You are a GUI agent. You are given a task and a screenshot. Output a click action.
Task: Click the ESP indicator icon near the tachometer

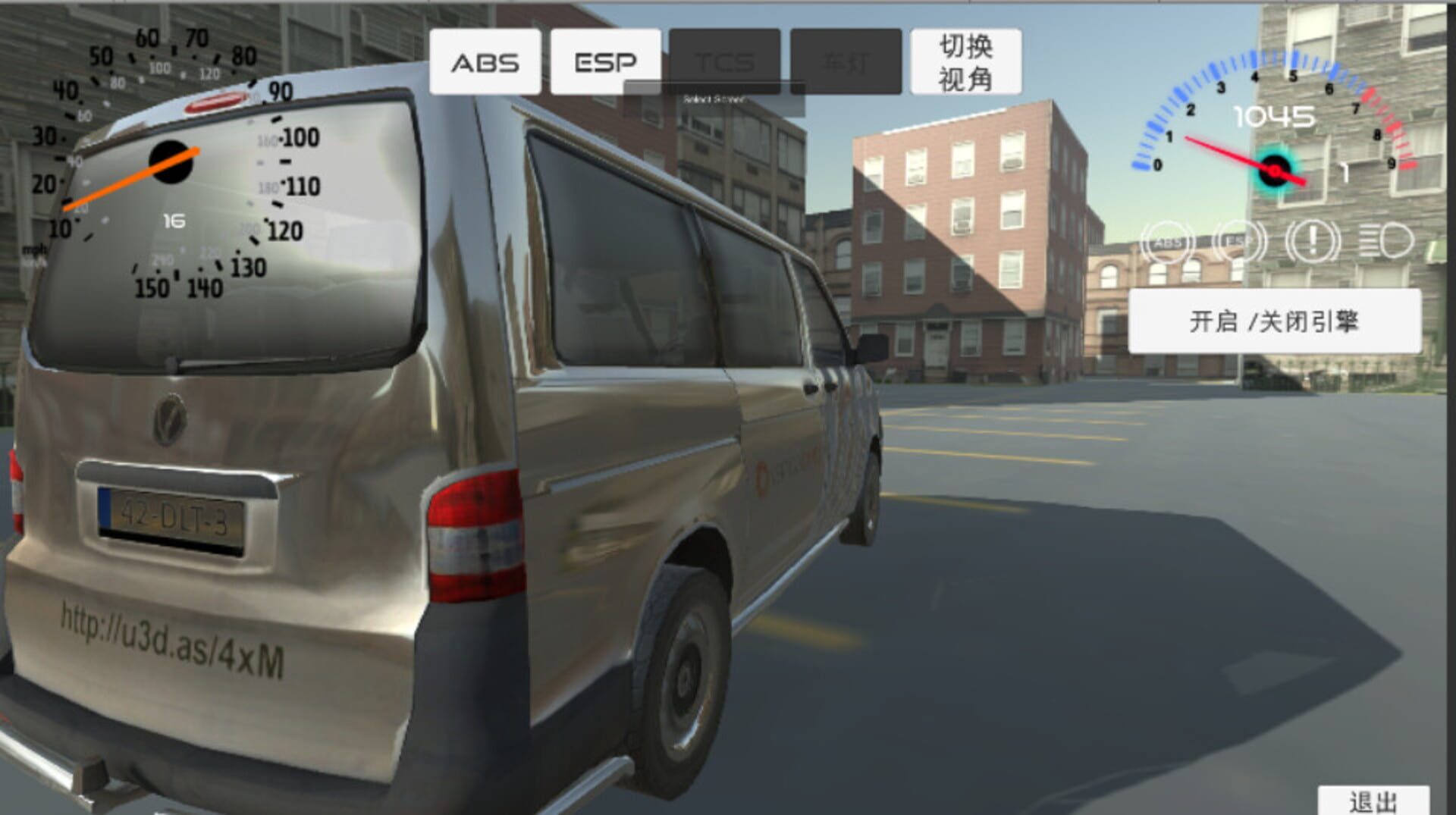pyautogui.click(x=1238, y=241)
